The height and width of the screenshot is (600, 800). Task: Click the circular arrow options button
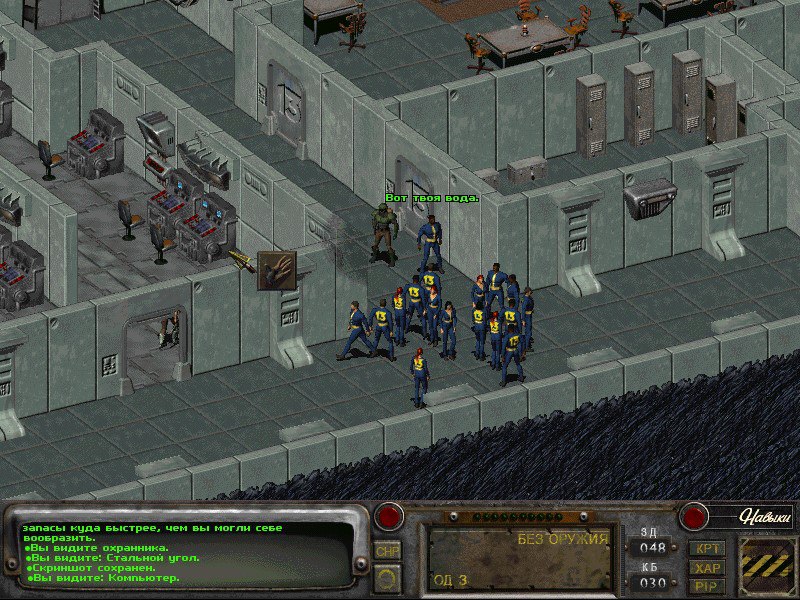pos(387,577)
